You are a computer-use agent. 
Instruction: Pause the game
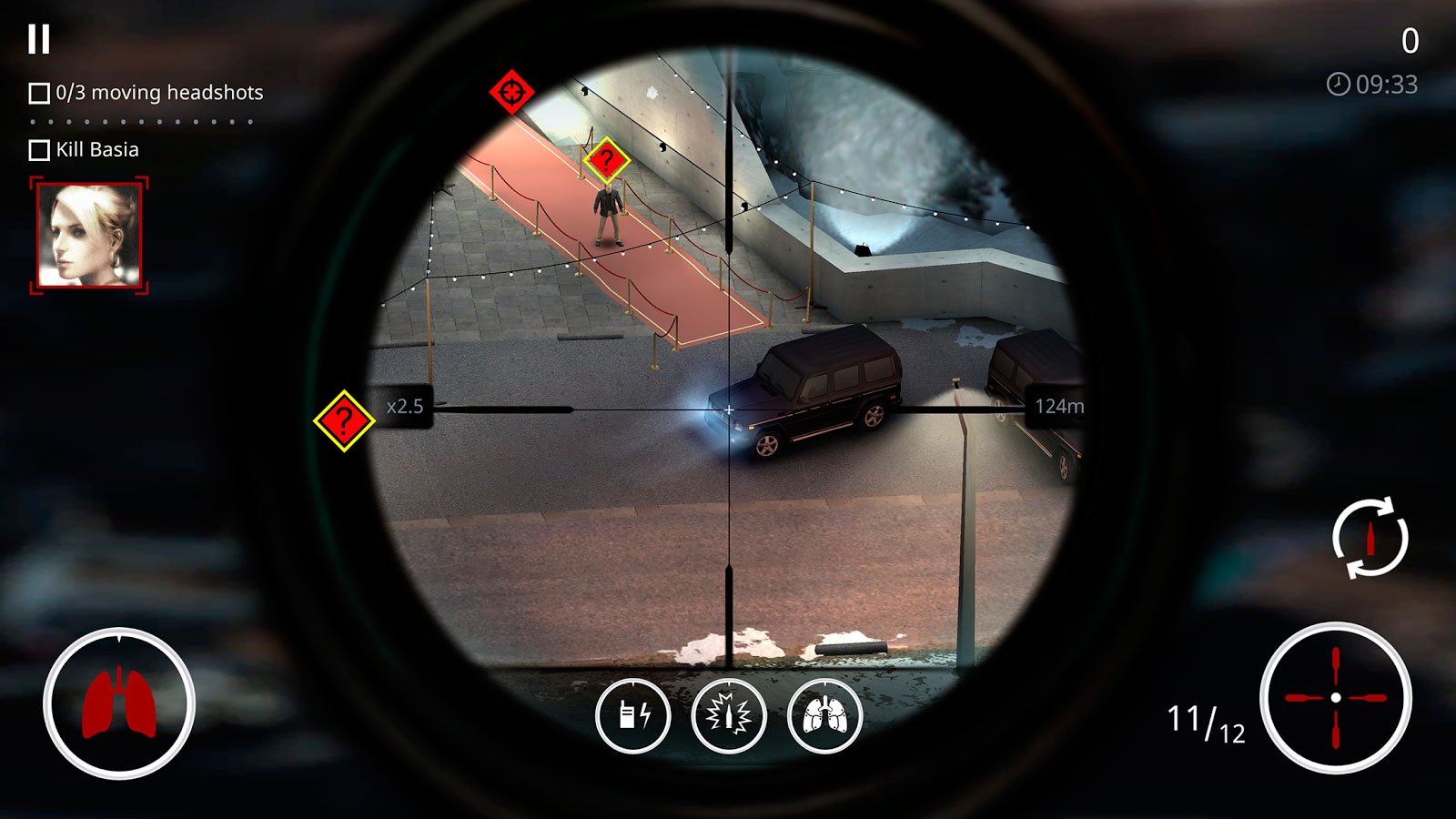(38, 39)
